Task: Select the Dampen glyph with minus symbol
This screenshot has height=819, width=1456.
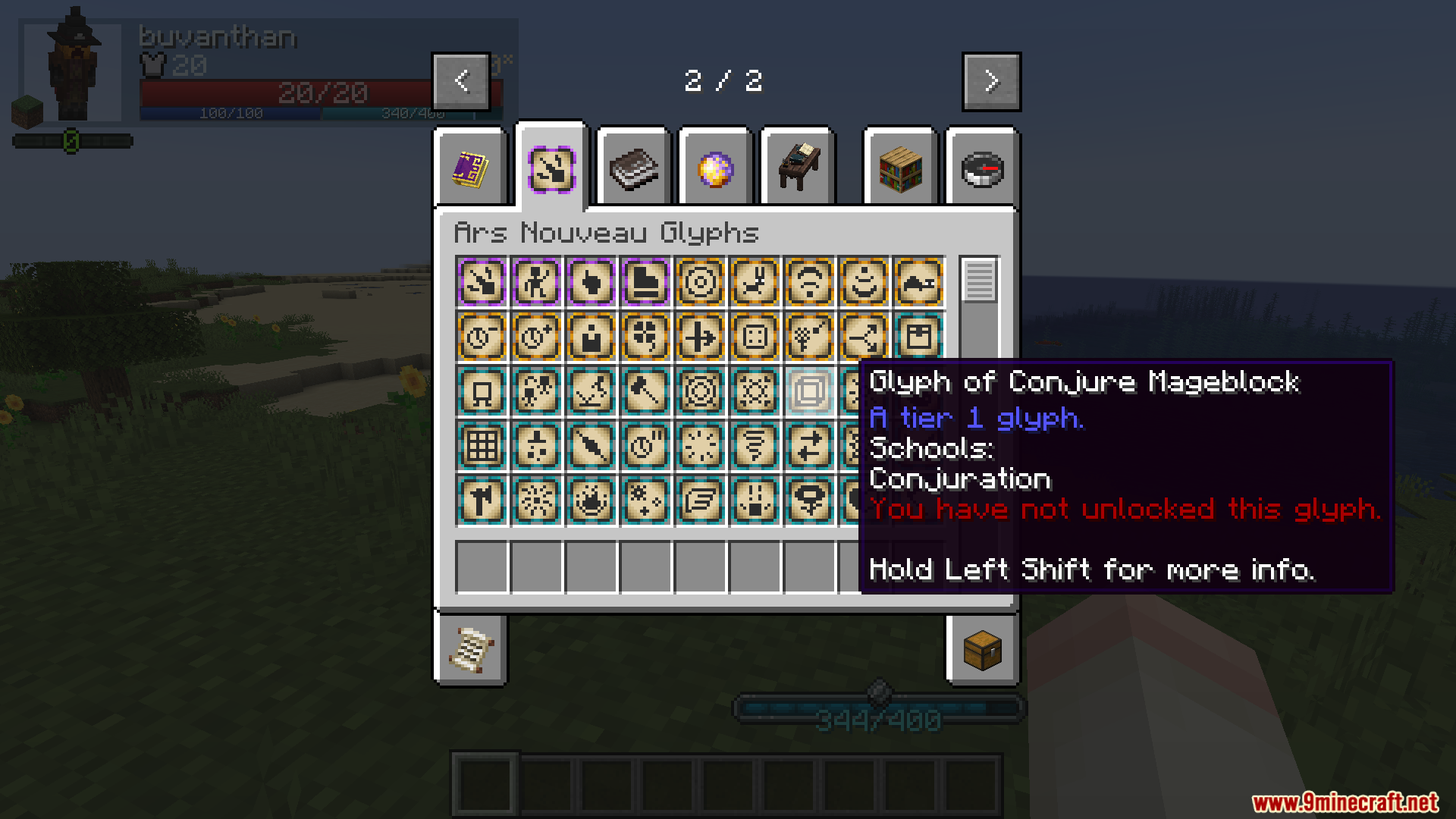Action: coord(482,337)
